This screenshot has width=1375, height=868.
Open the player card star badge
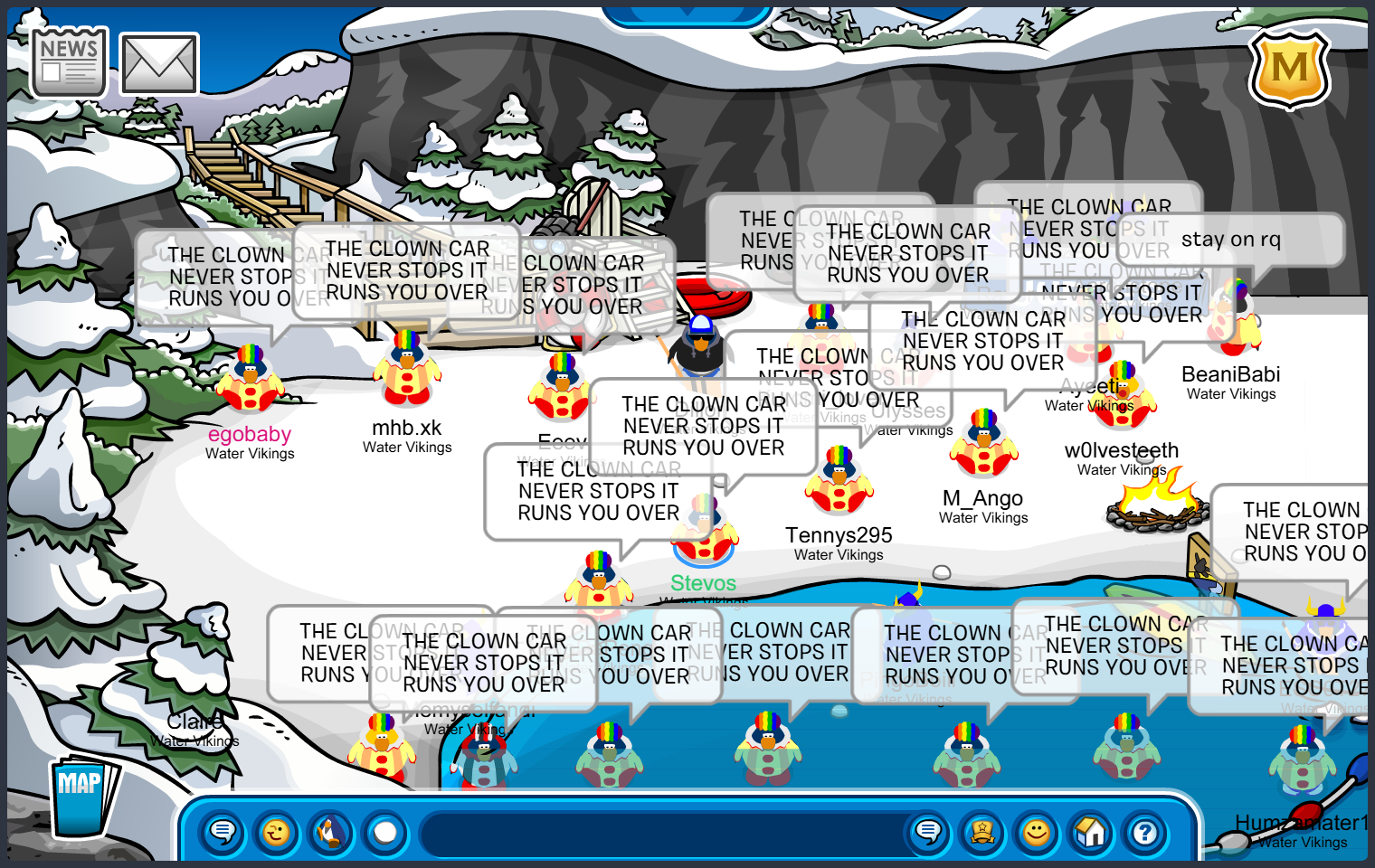click(x=982, y=831)
